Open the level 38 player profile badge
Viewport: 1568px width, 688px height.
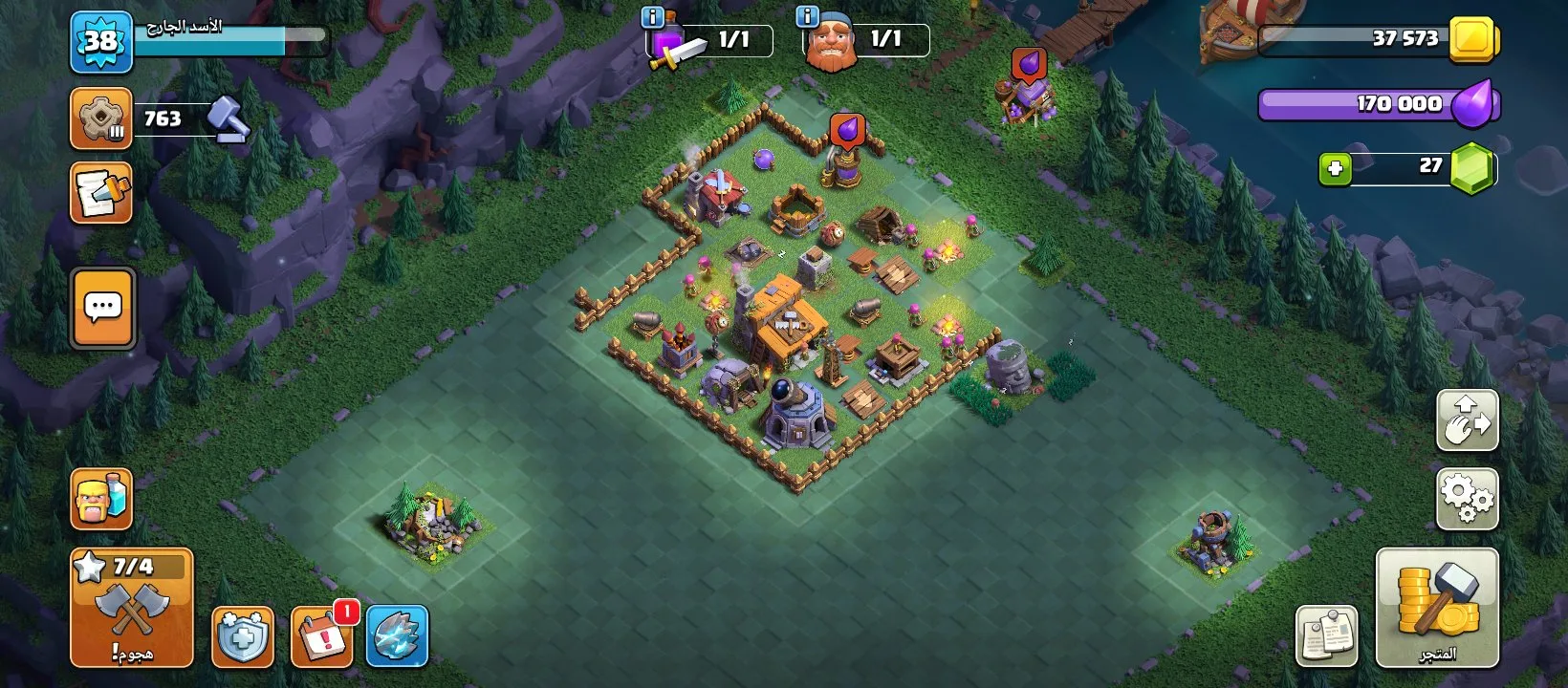100,42
